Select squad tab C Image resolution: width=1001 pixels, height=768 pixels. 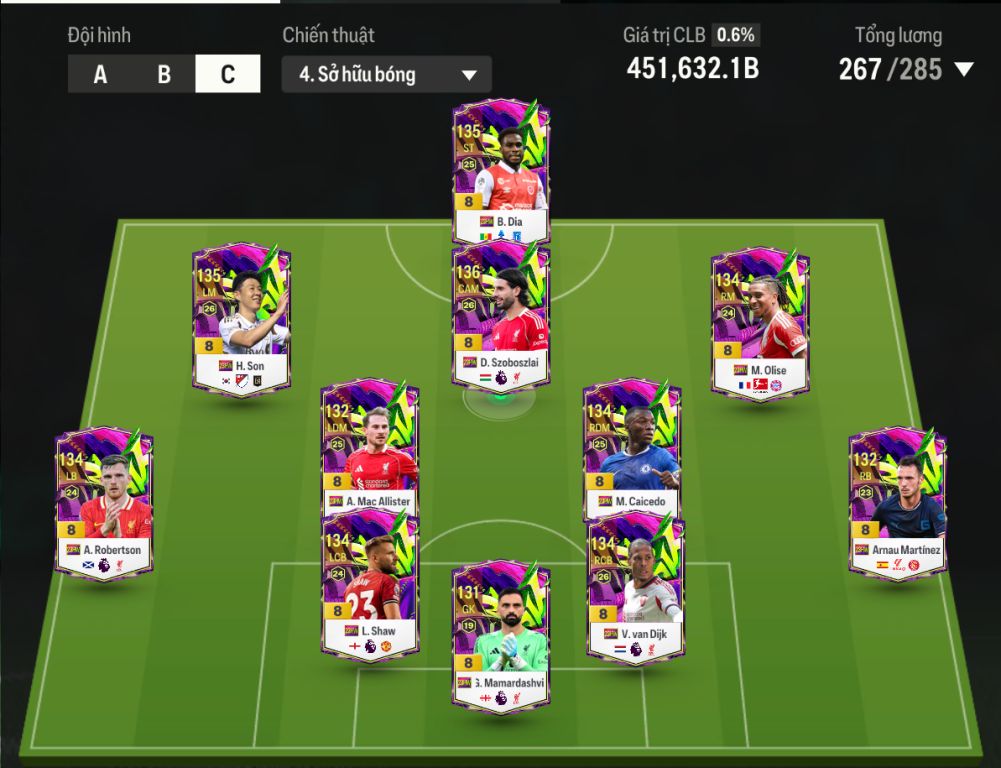pyautogui.click(x=228, y=75)
